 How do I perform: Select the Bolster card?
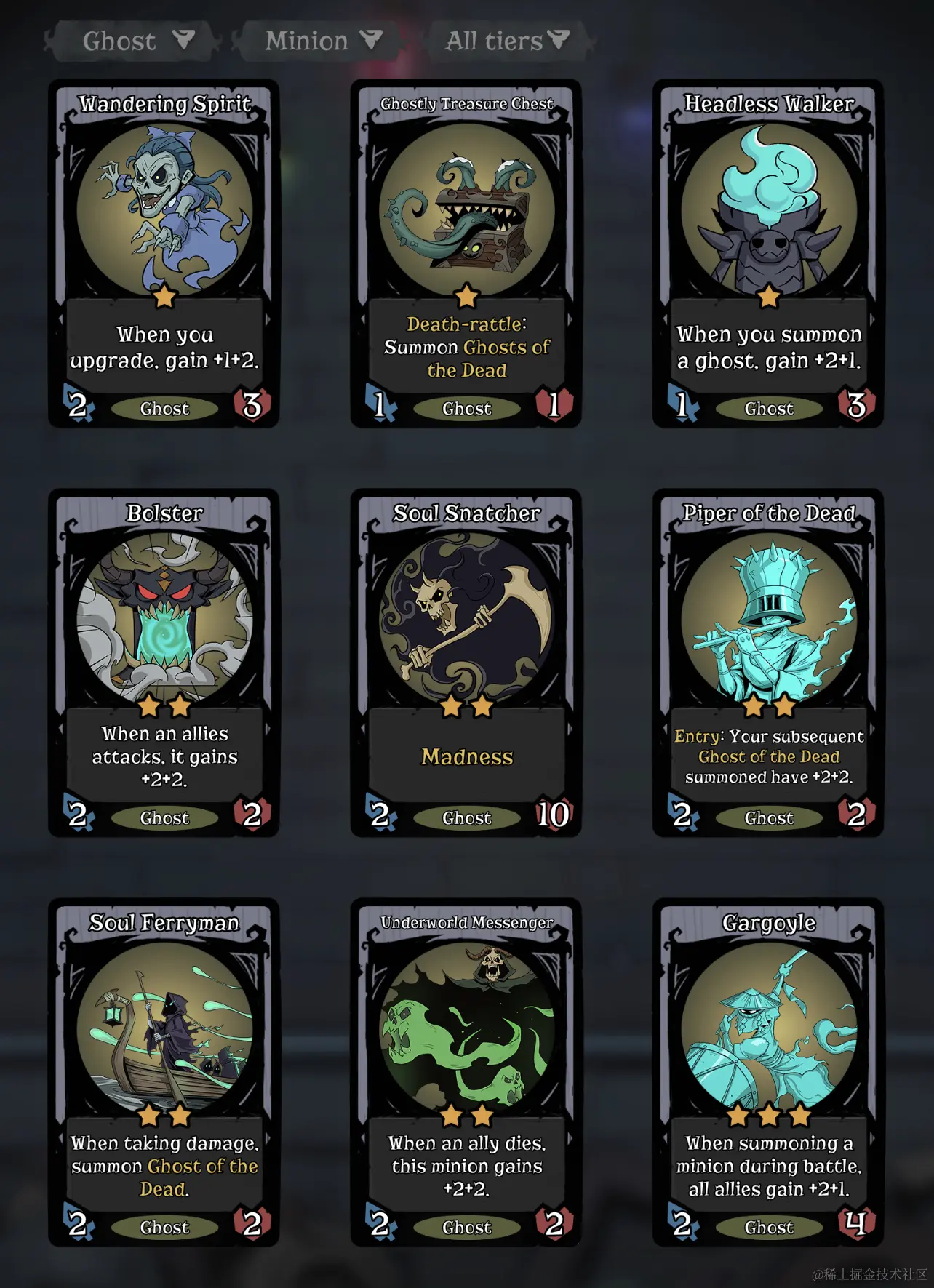tap(164, 663)
